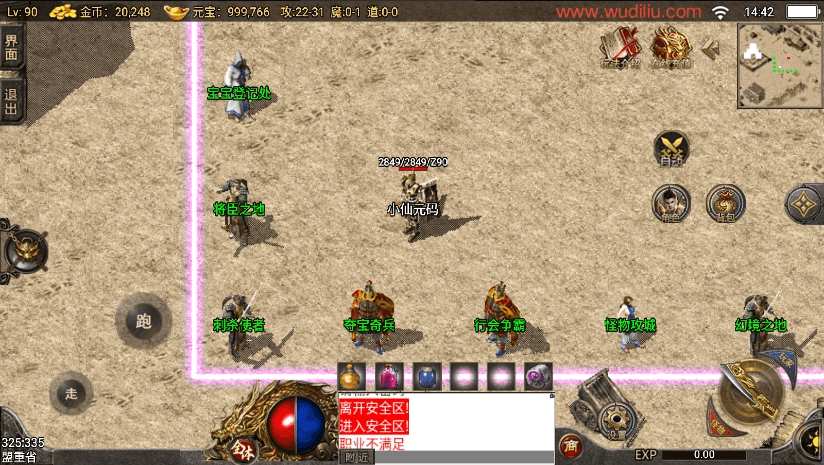Switch chat to the 附近 nearby channel
This screenshot has width=824, height=465.
click(x=357, y=457)
